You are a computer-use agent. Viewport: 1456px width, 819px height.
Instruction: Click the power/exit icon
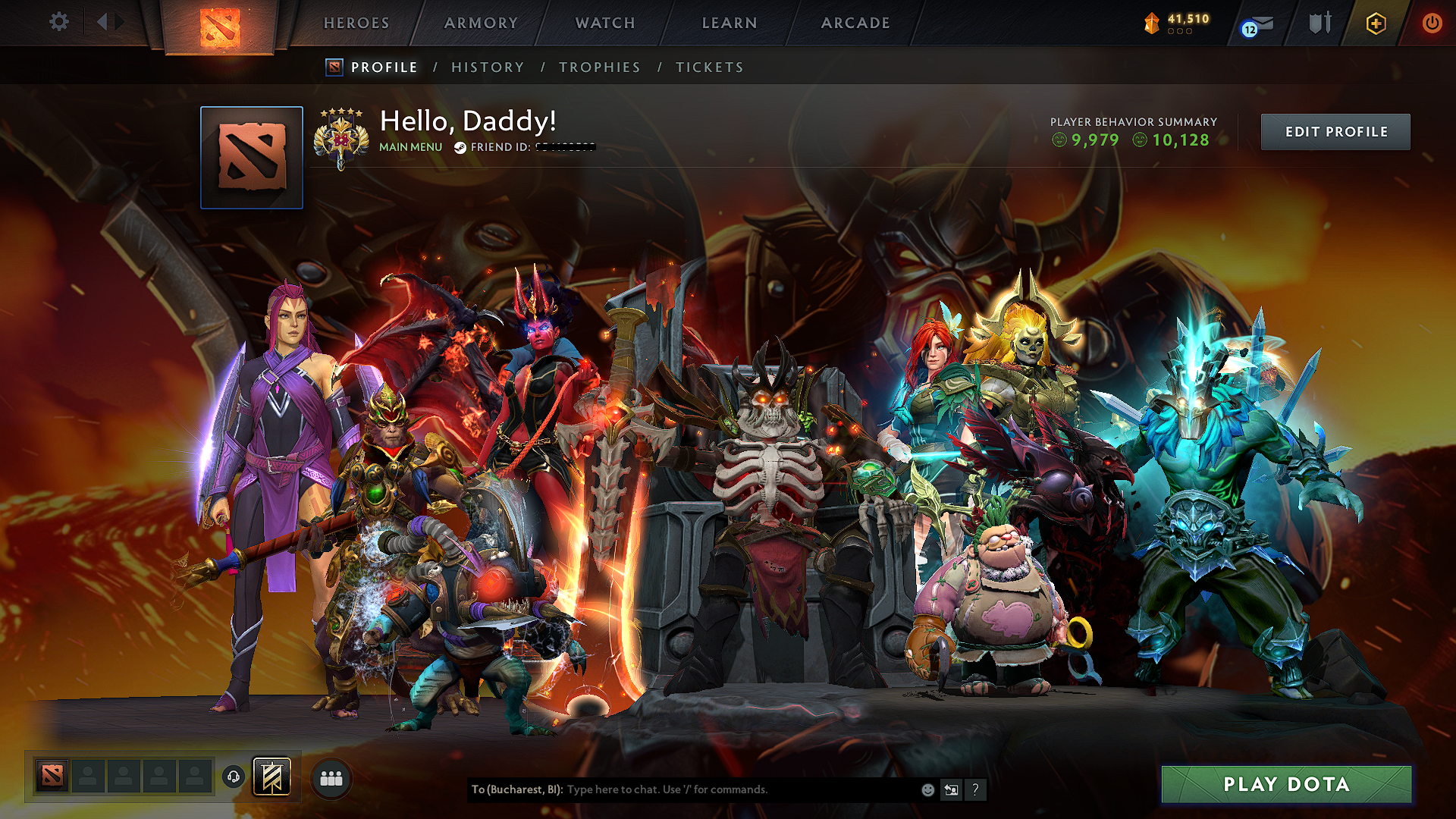click(x=1432, y=23)
